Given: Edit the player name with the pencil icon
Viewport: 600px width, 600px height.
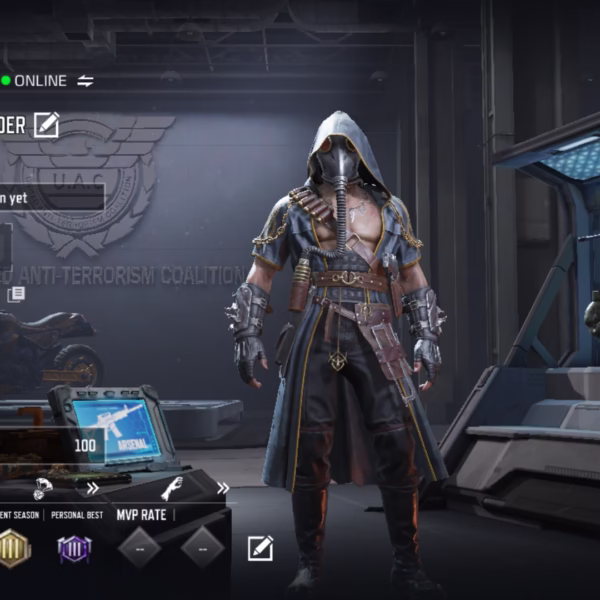Looking at the screenshot, I should (46, 125).
